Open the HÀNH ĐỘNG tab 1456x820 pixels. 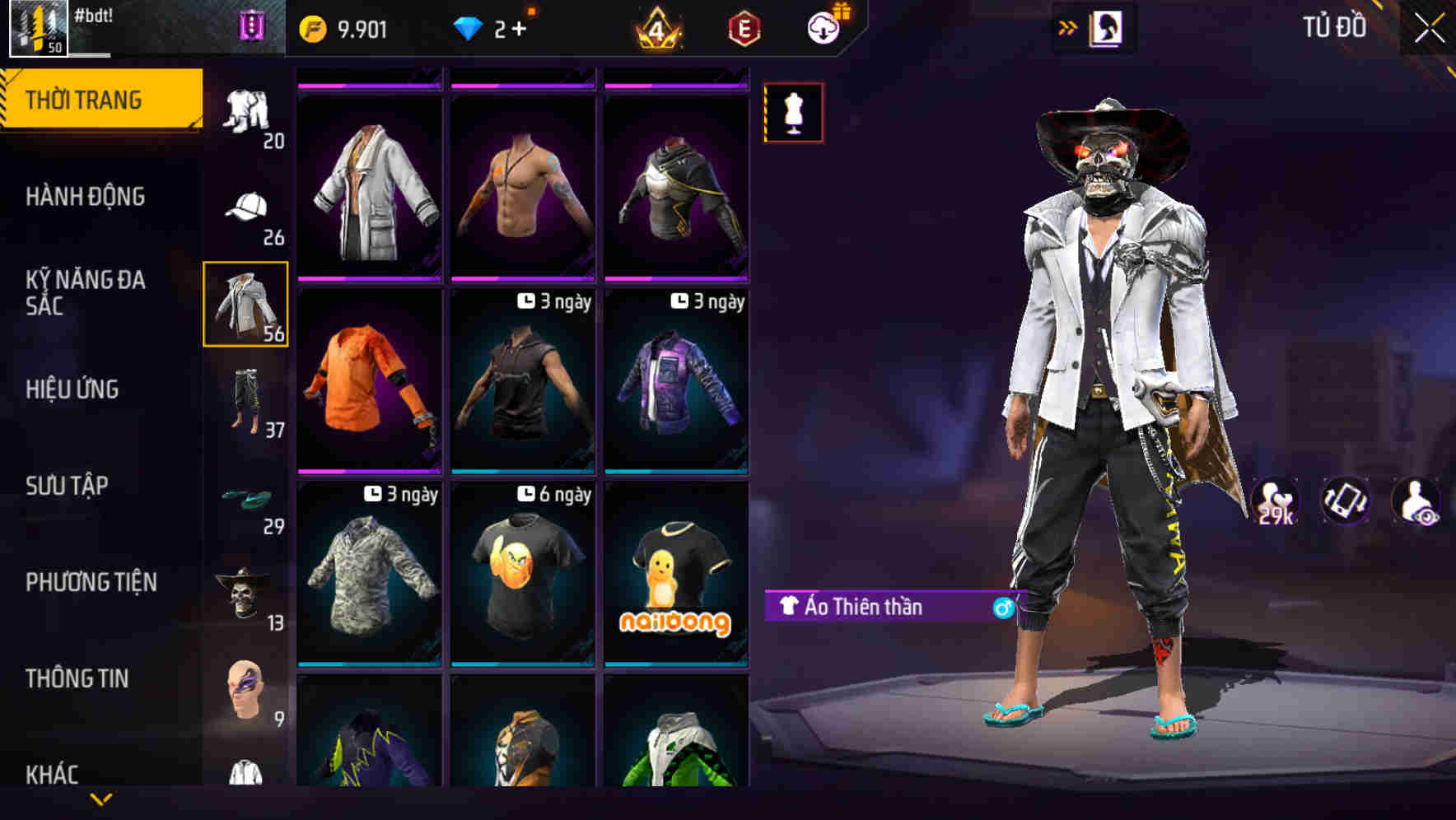pyautogui.click(x=86, y=197)
